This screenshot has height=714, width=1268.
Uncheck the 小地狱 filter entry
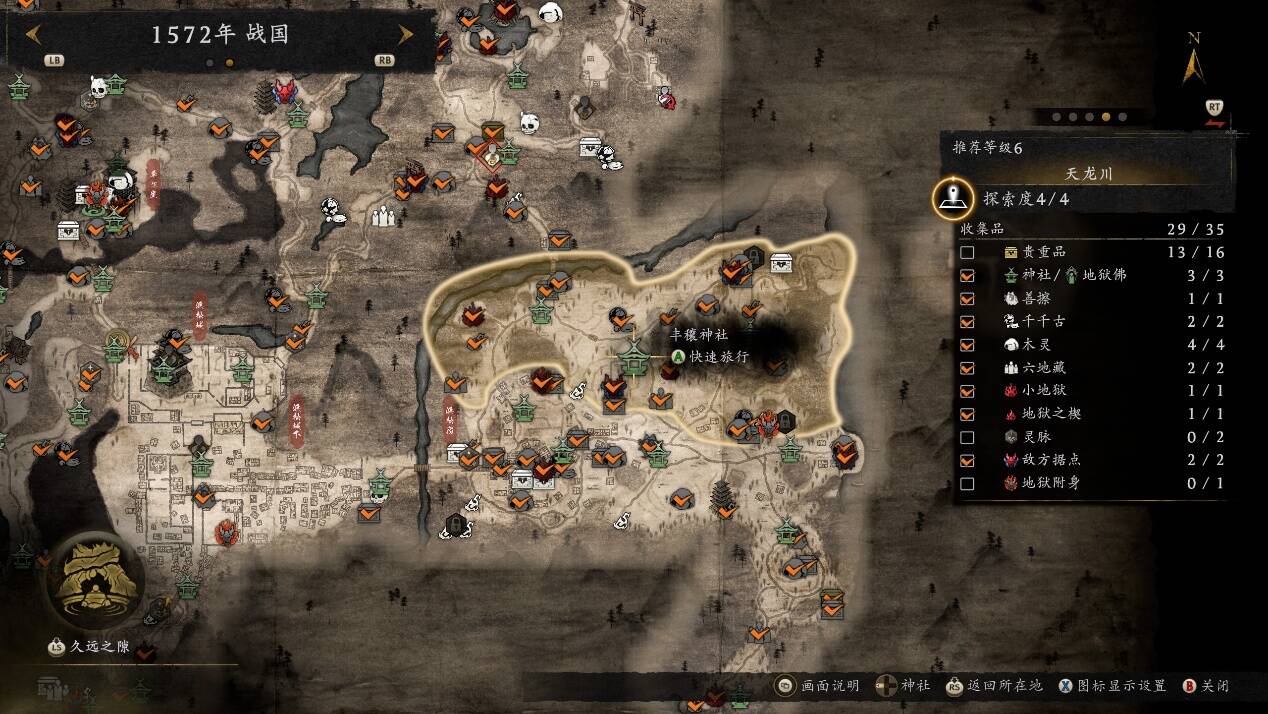[x=967, y=390]
